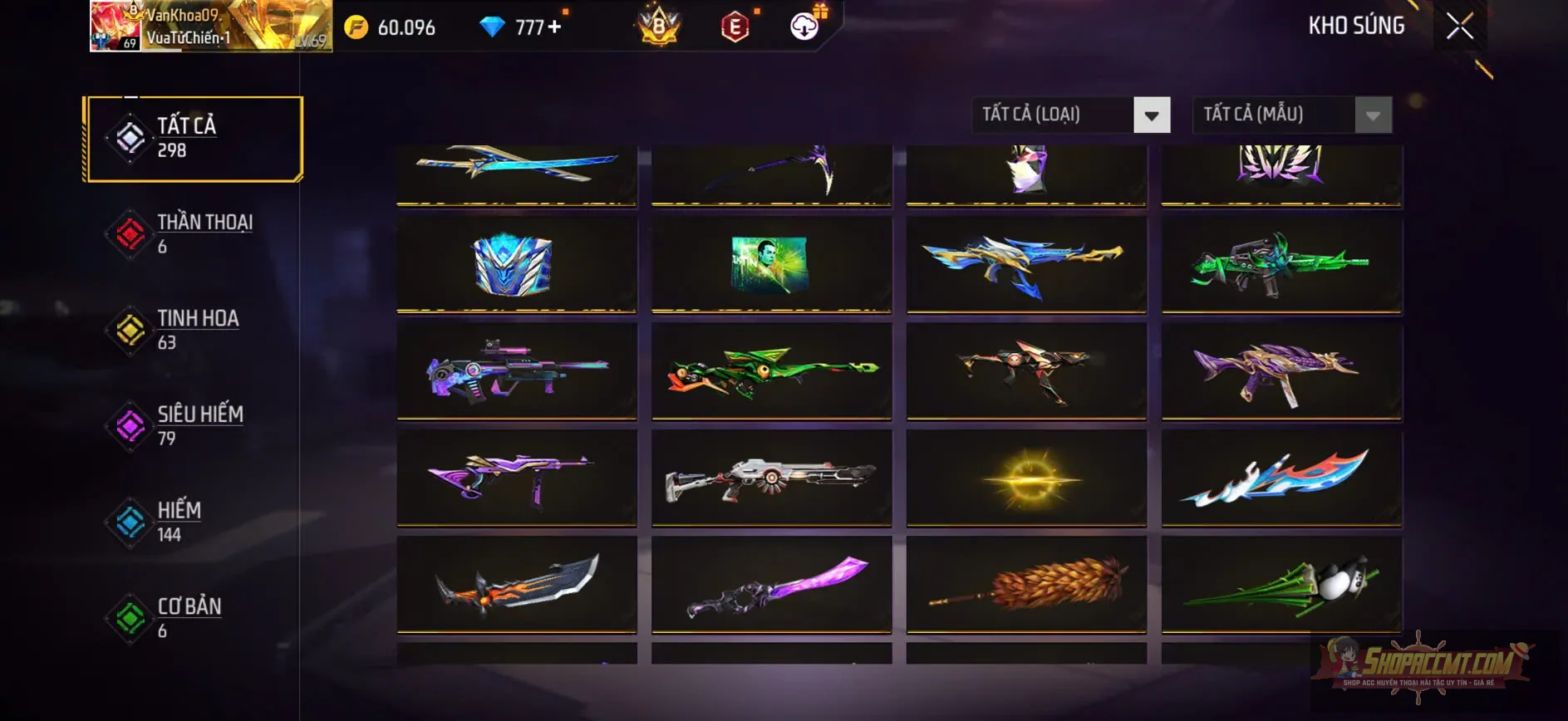Screen dimensions: 1568x721
Task: Select the TẤT CẢ 298 category tab
Action: 193,138
